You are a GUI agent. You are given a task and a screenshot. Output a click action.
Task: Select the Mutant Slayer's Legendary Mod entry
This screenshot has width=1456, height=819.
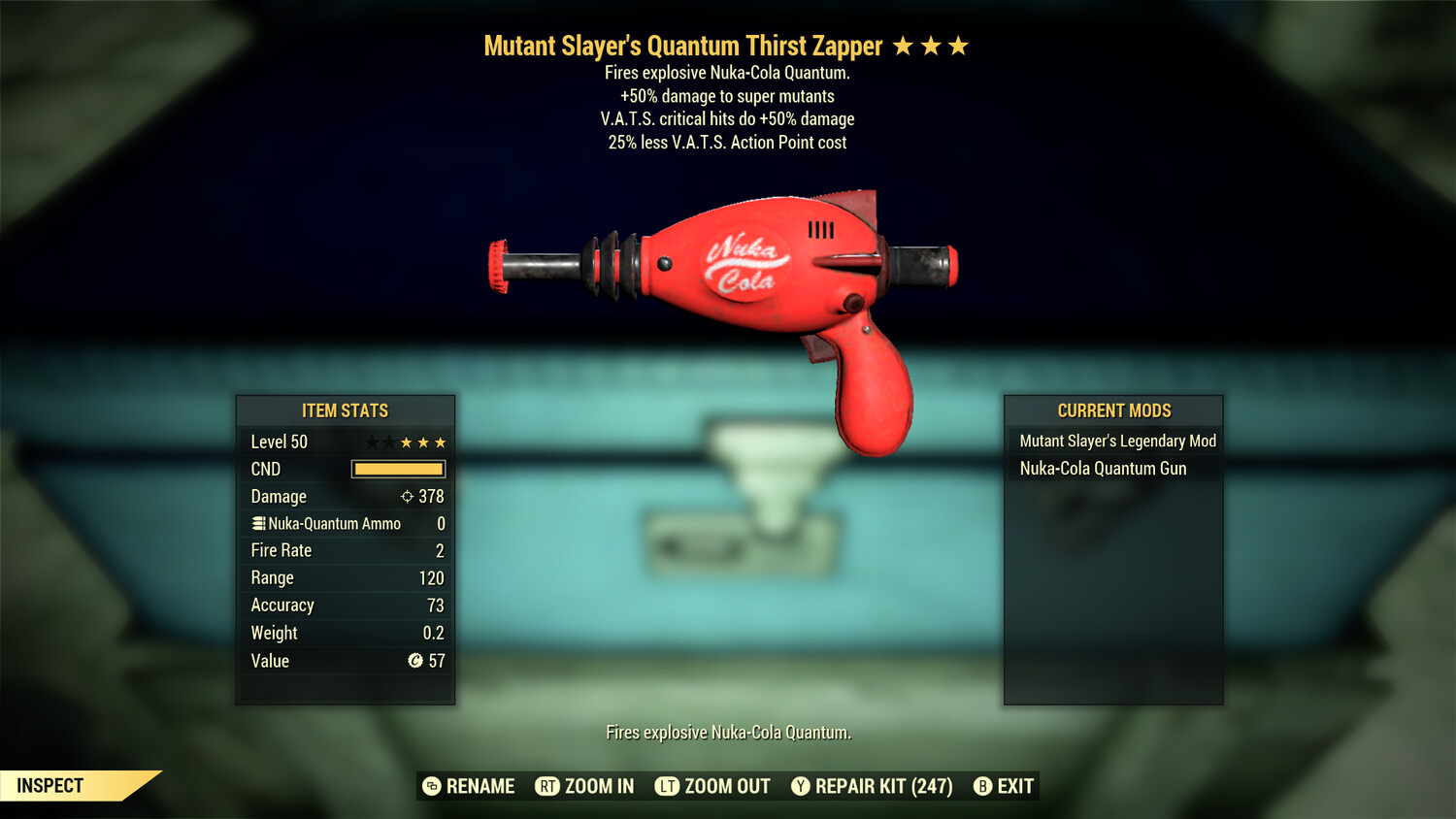(x=1116, y=441)
